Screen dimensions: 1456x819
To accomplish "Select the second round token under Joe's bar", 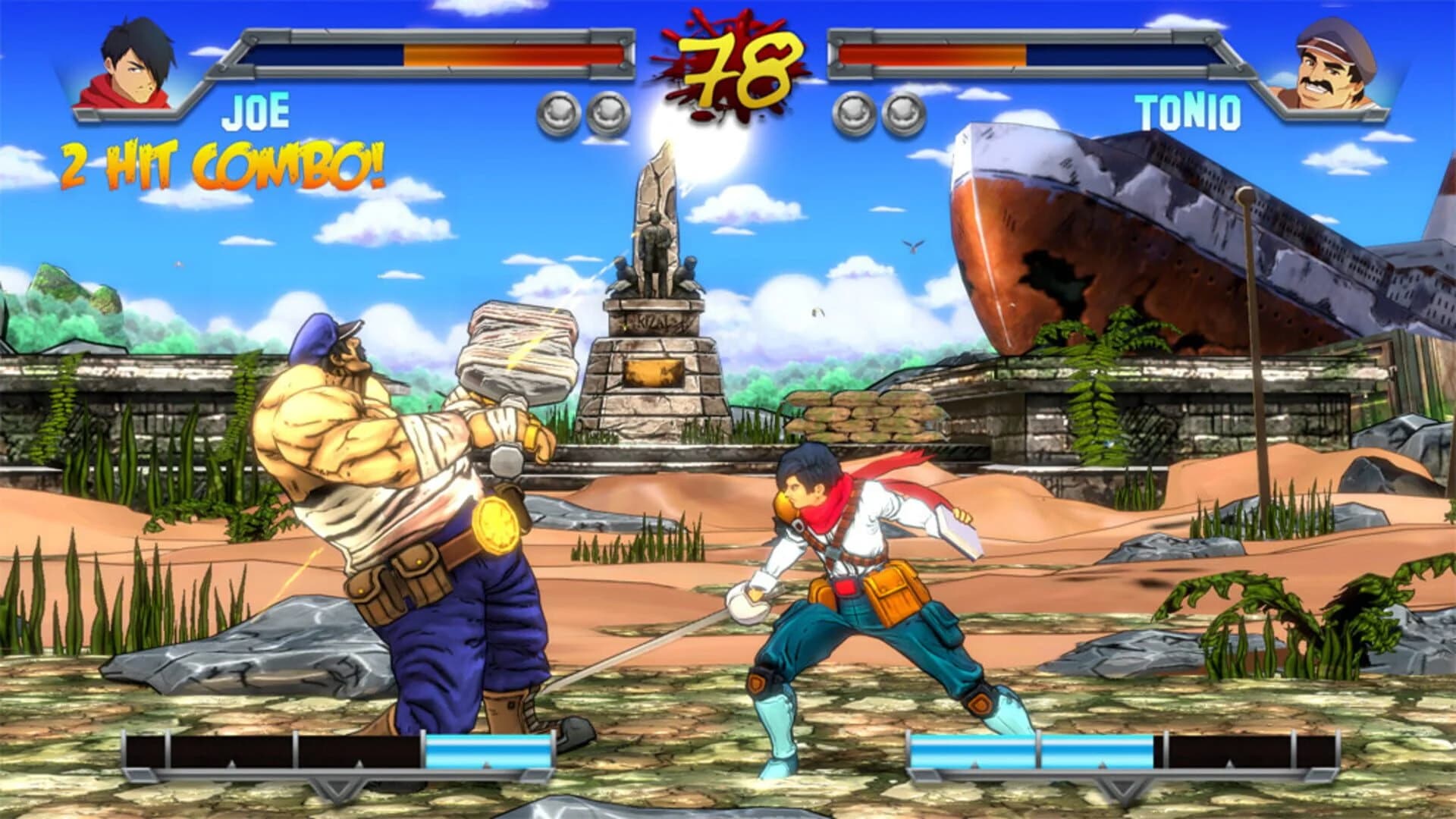I will [607, 111].
